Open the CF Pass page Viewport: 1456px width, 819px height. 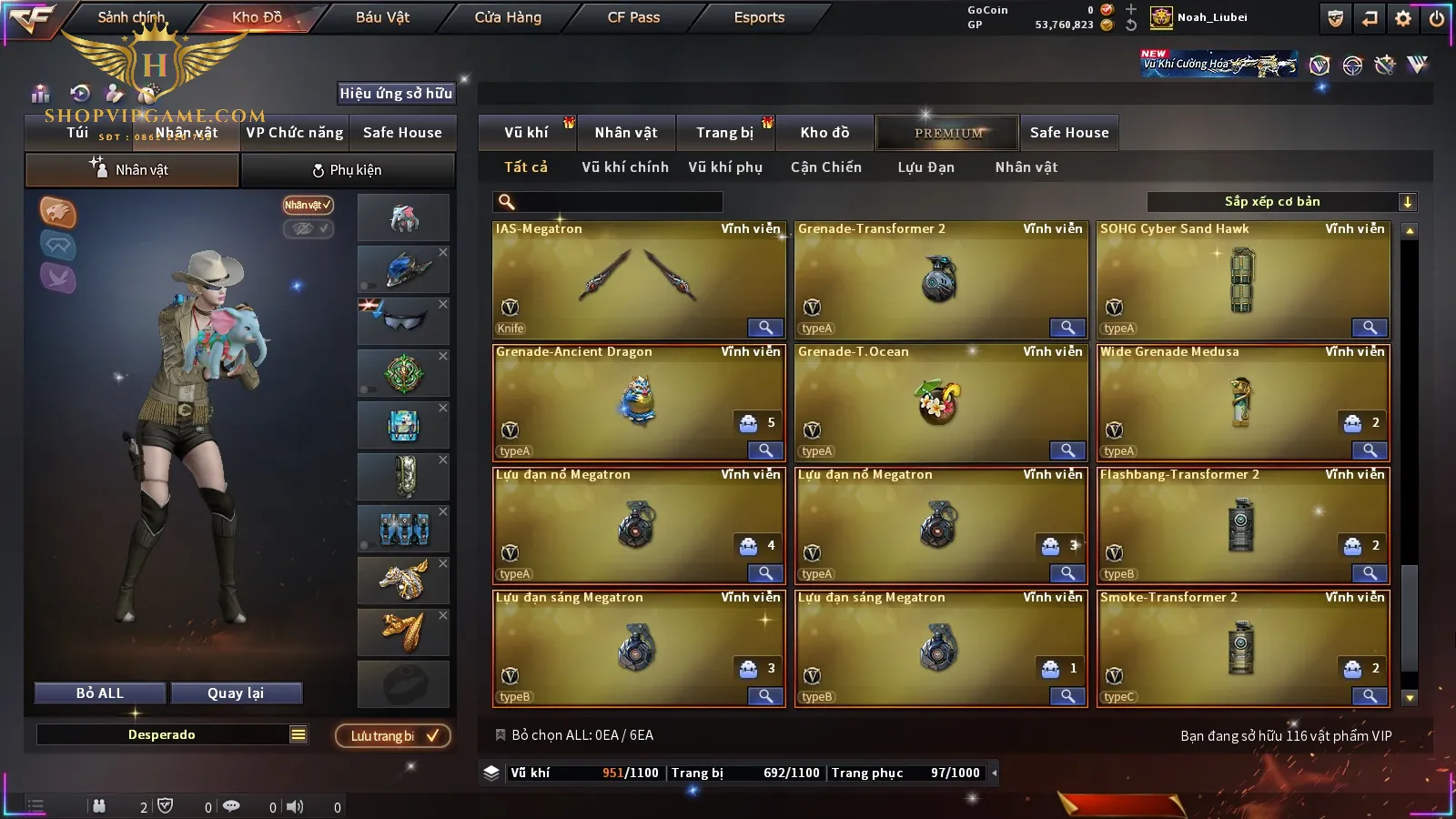coord(633,17)
